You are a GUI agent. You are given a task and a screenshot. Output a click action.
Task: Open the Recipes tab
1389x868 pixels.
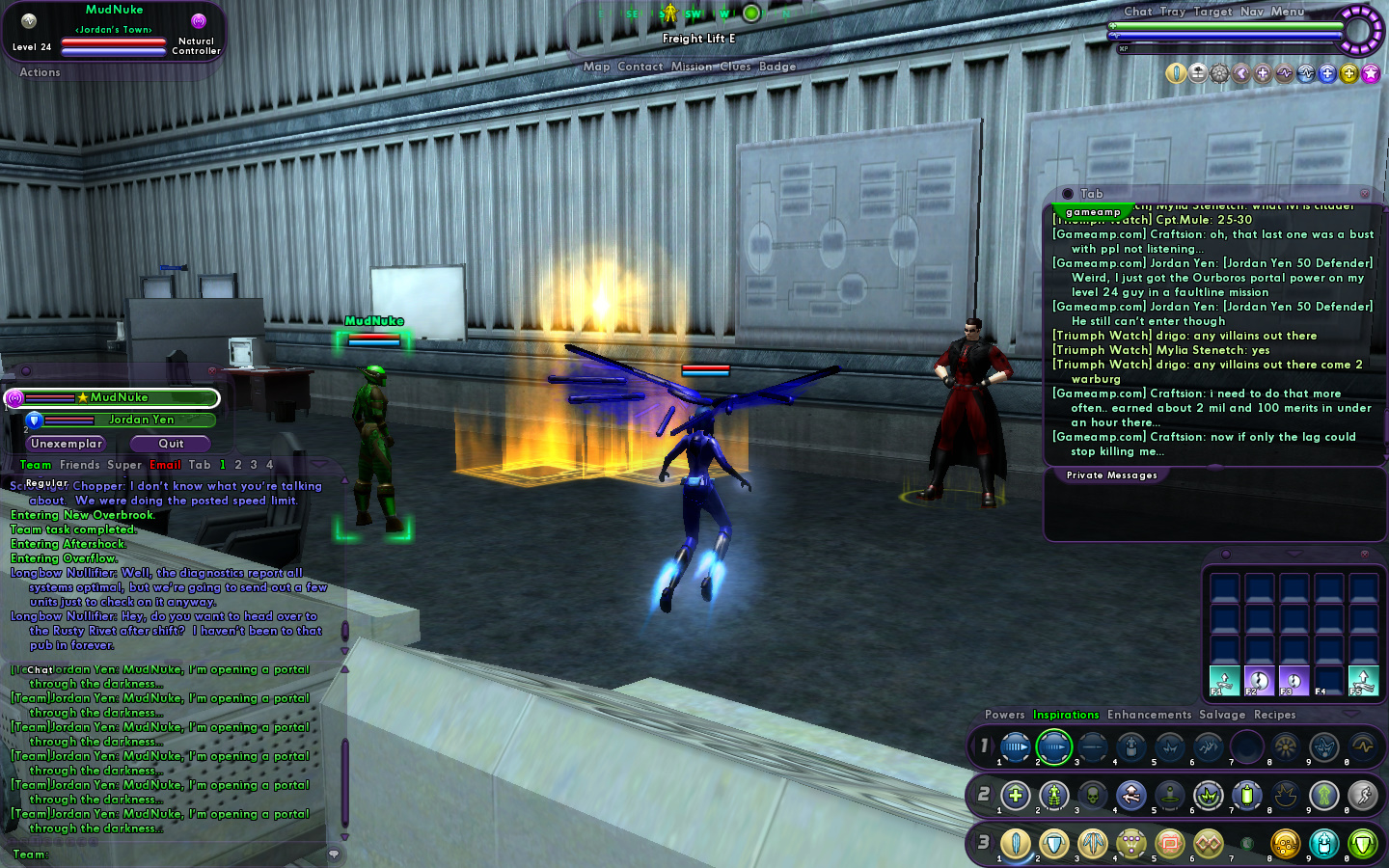tap(1274, 715)
